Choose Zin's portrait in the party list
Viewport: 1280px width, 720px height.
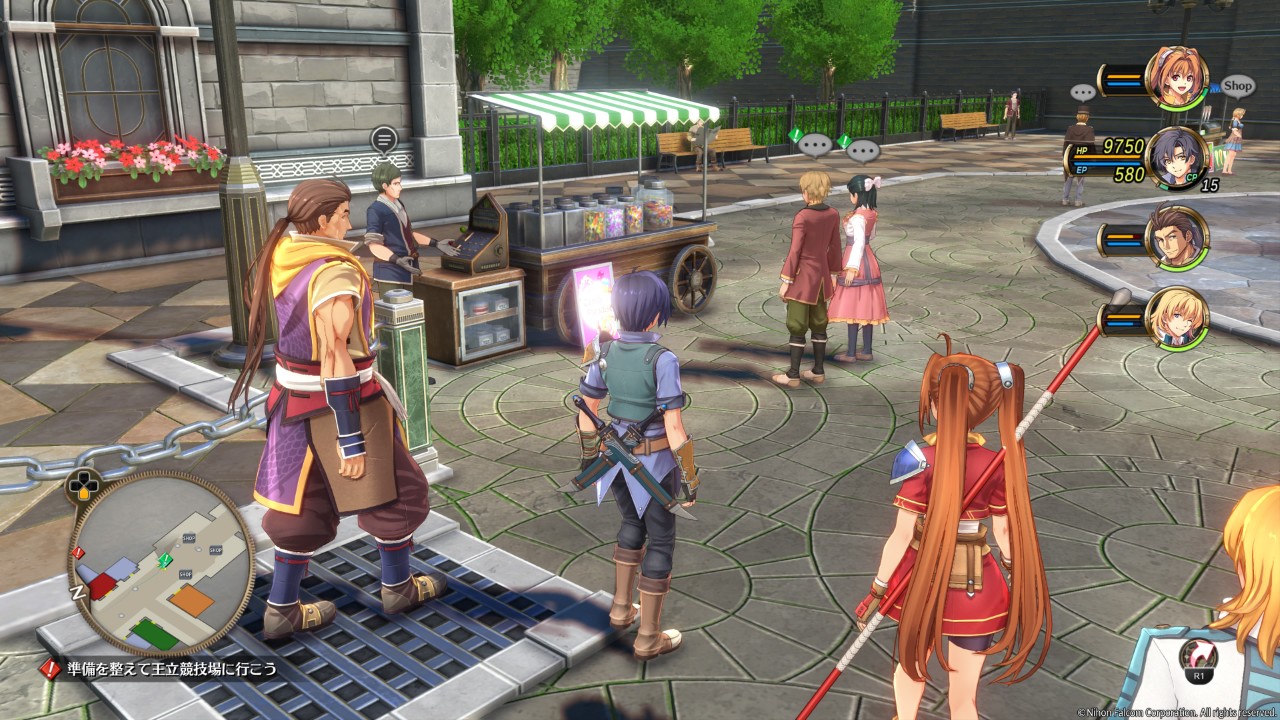(x=1176, y=238)
